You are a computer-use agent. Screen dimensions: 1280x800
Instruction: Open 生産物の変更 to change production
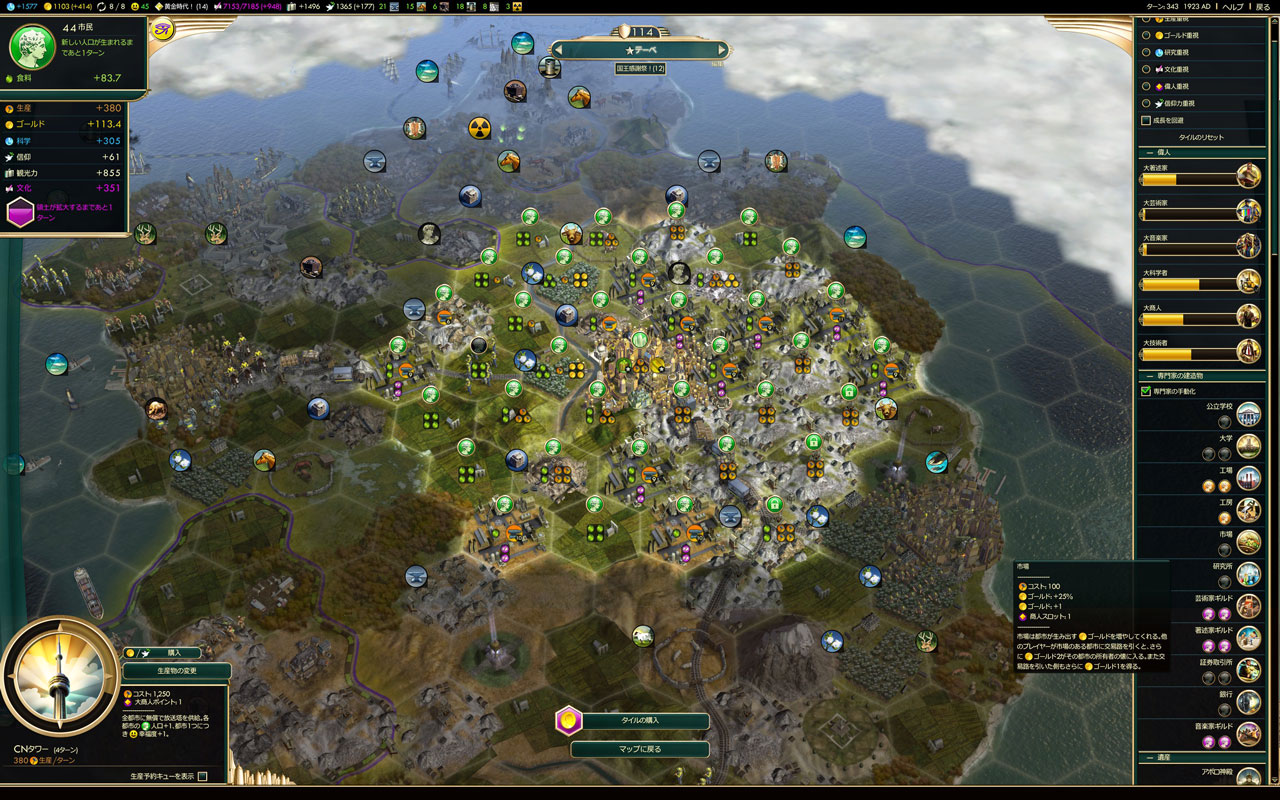coord(175,671)
